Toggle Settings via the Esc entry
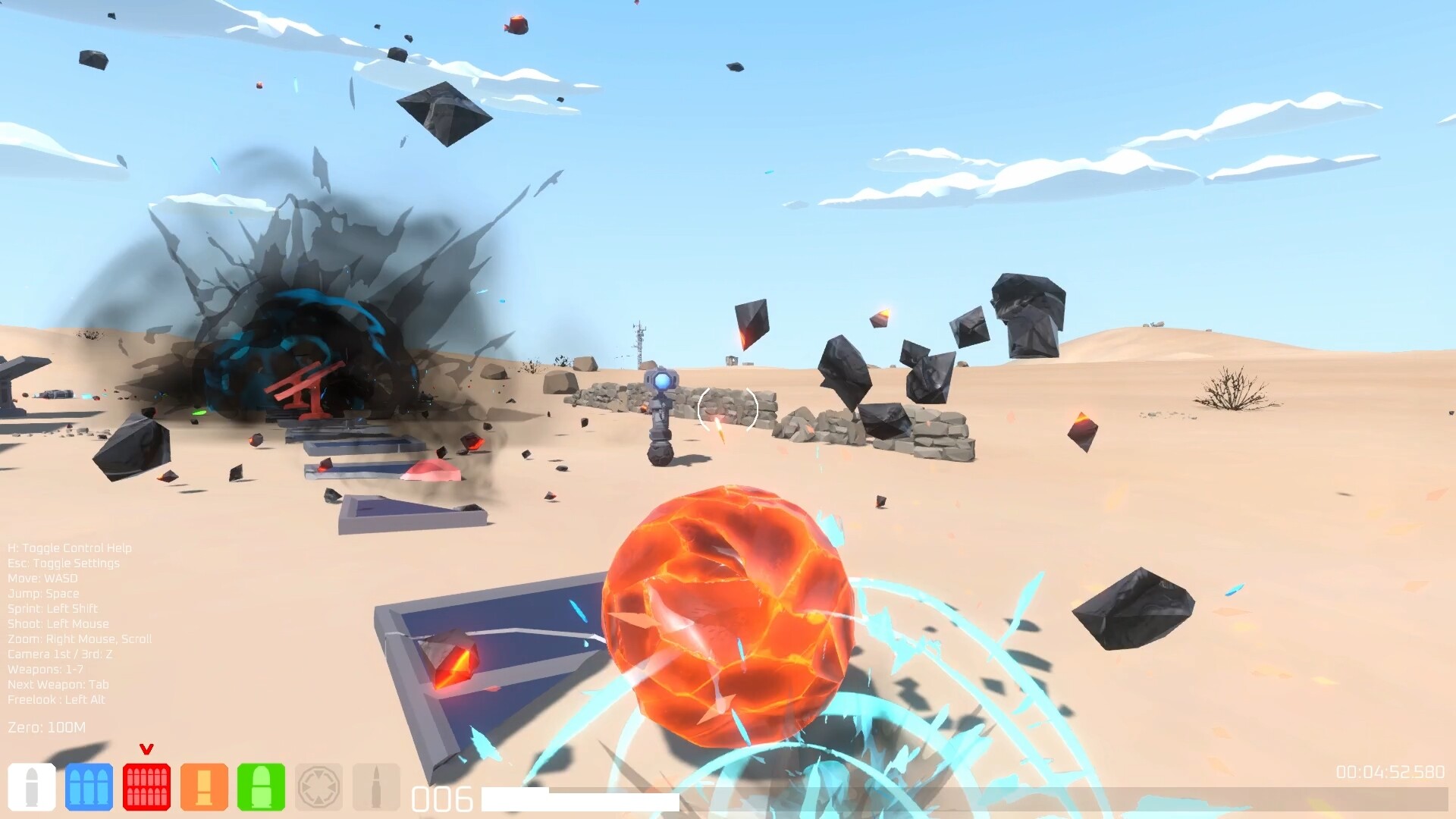The height and width of the screenshot is (819, 1456). click(64, 563)
